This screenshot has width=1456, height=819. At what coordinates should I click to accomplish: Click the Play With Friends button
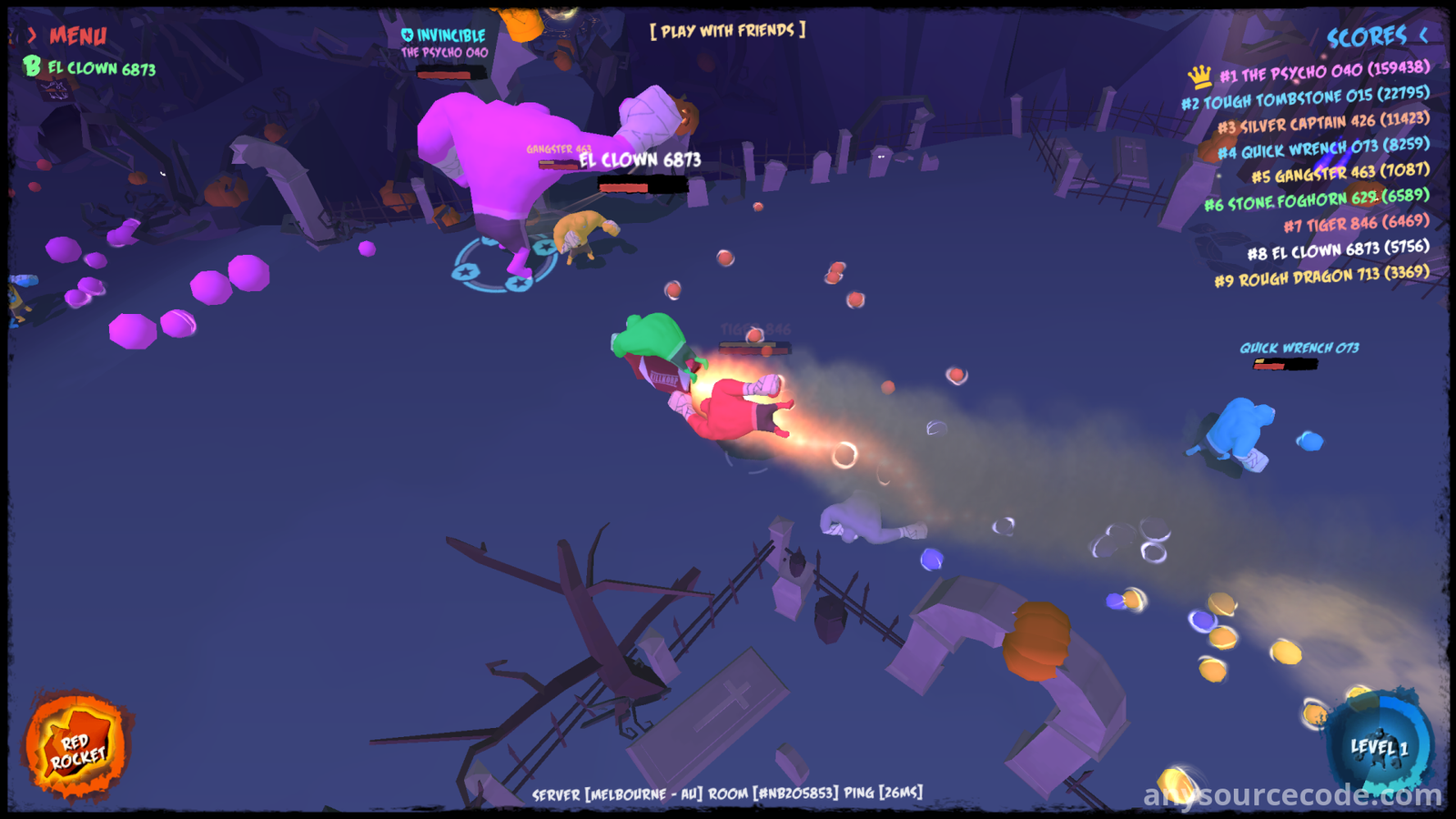coord(727,31)
